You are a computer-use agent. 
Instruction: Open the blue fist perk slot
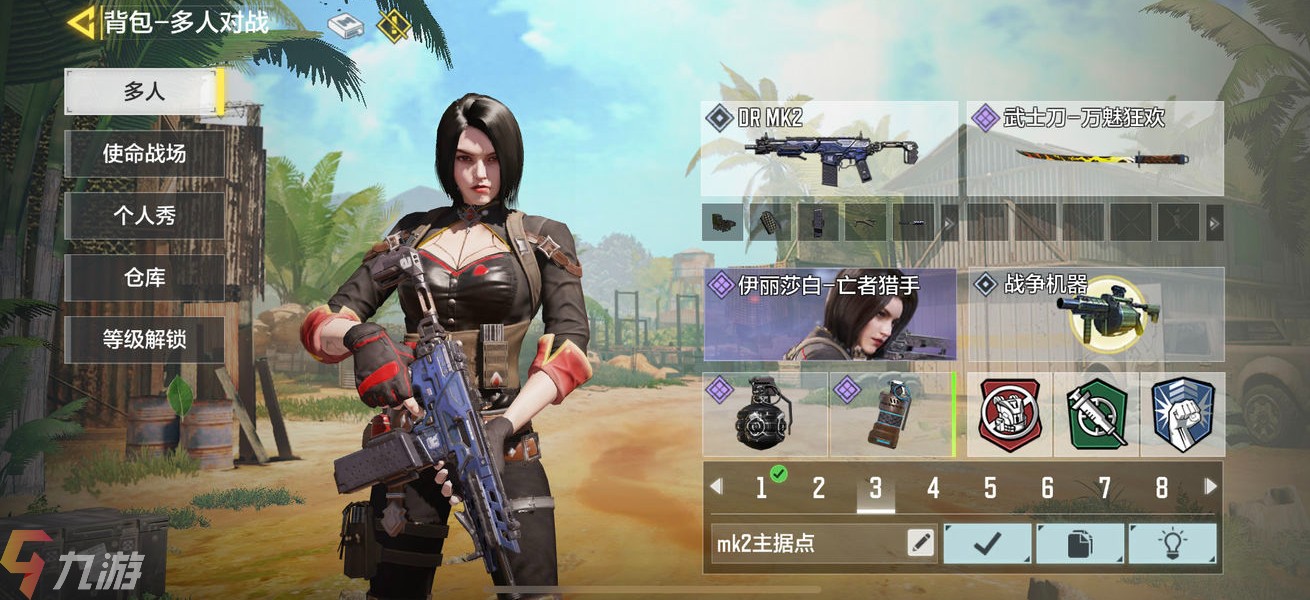(x=1181, y=415)
